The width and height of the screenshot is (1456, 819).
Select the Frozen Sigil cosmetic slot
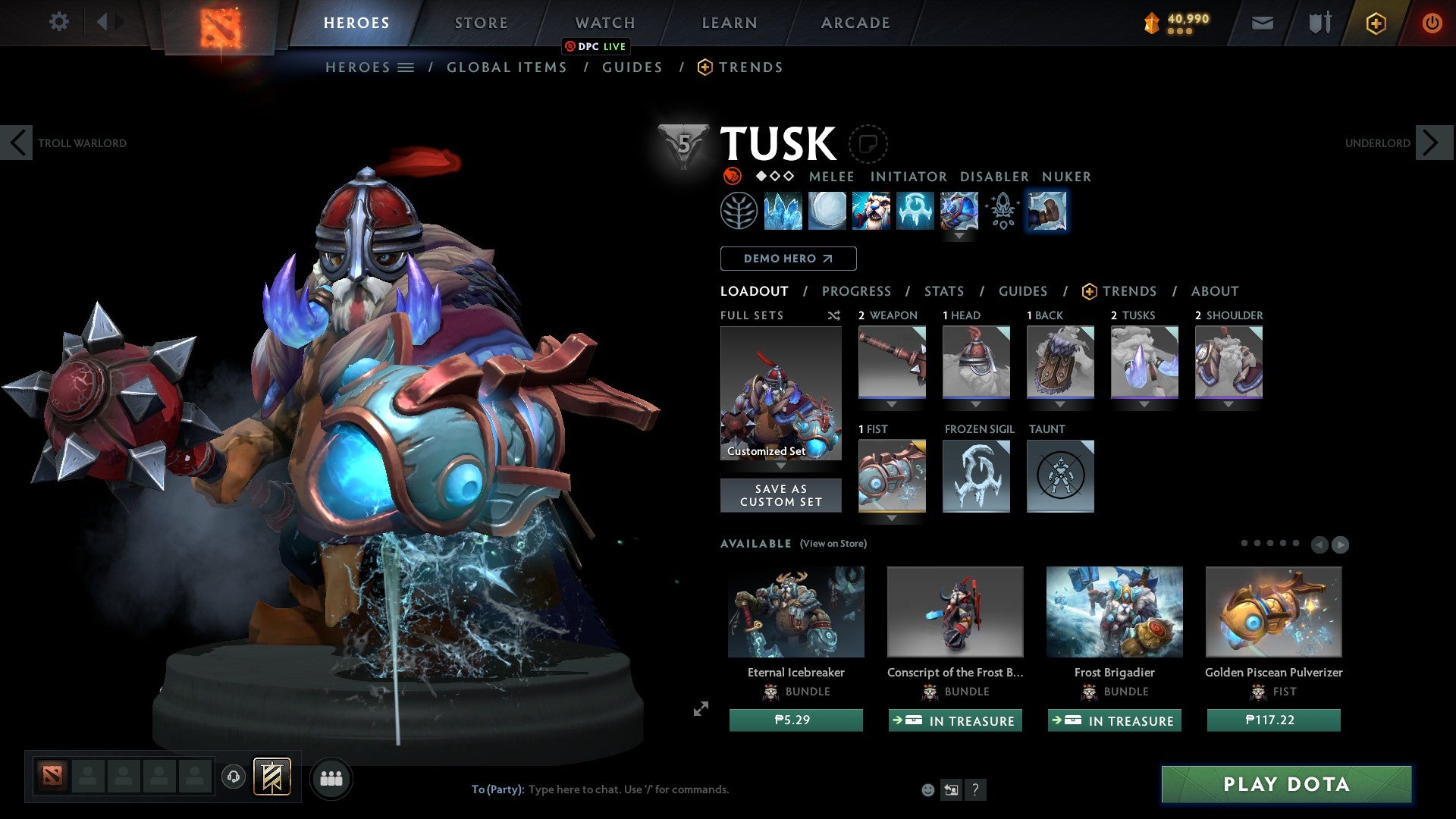[x=976, y=476]
